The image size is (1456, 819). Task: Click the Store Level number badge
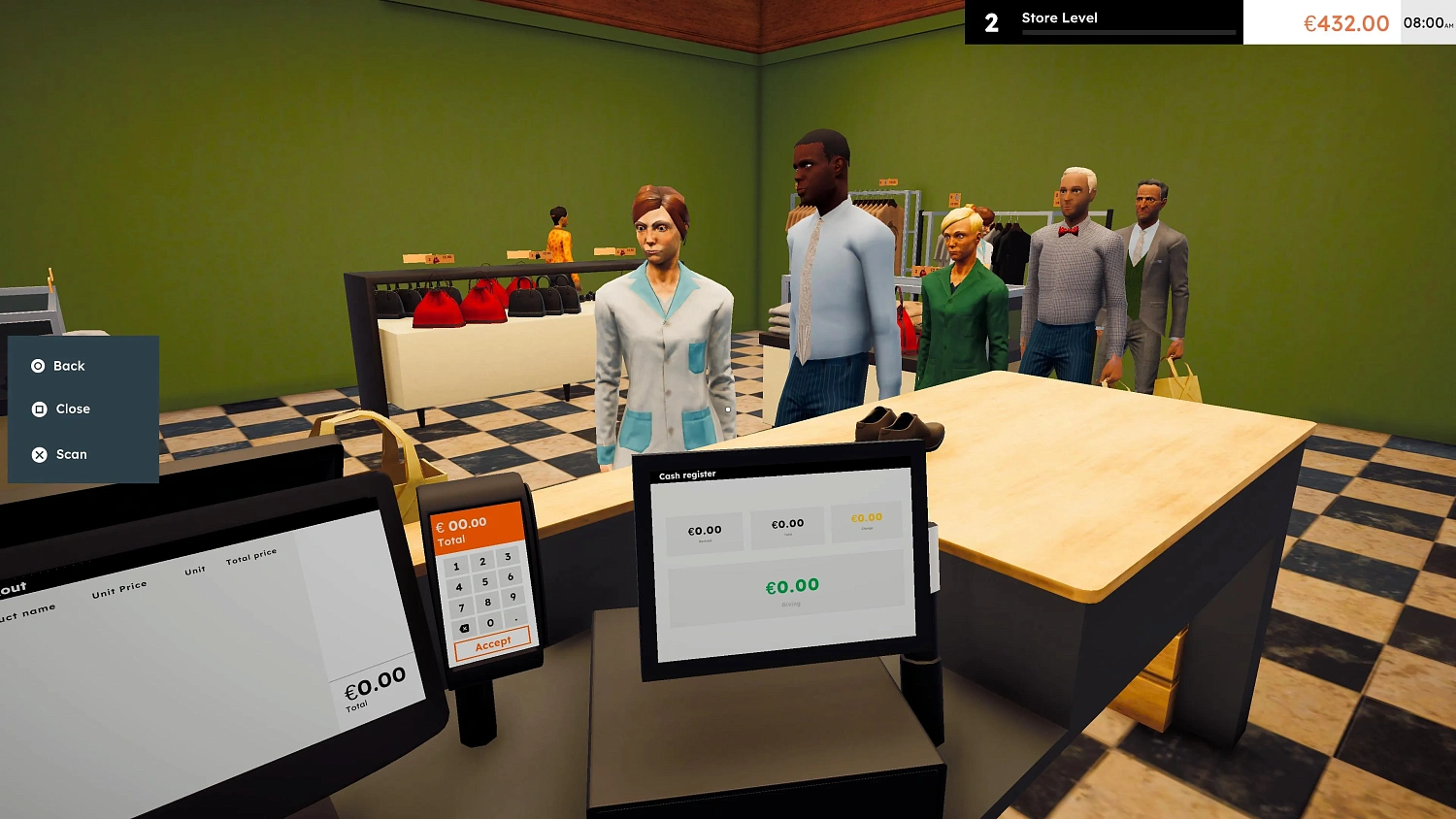coord(991,23)
